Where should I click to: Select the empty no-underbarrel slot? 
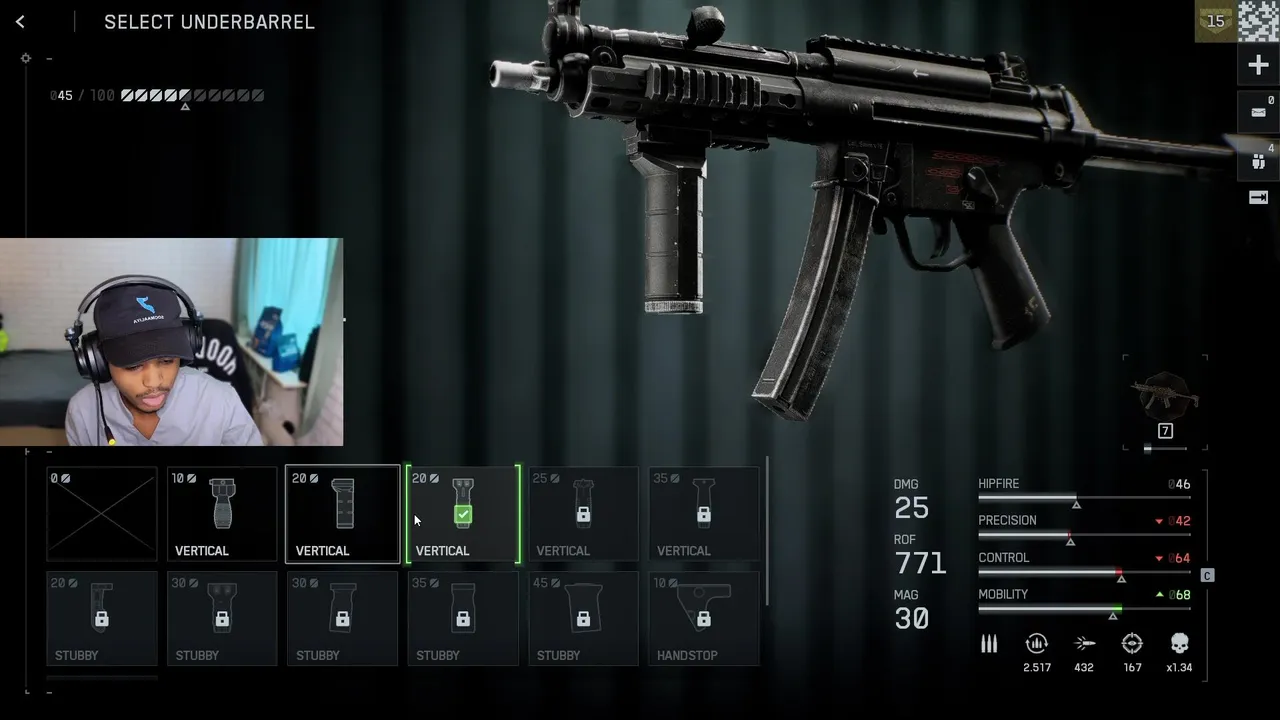[x=102, y=514]
